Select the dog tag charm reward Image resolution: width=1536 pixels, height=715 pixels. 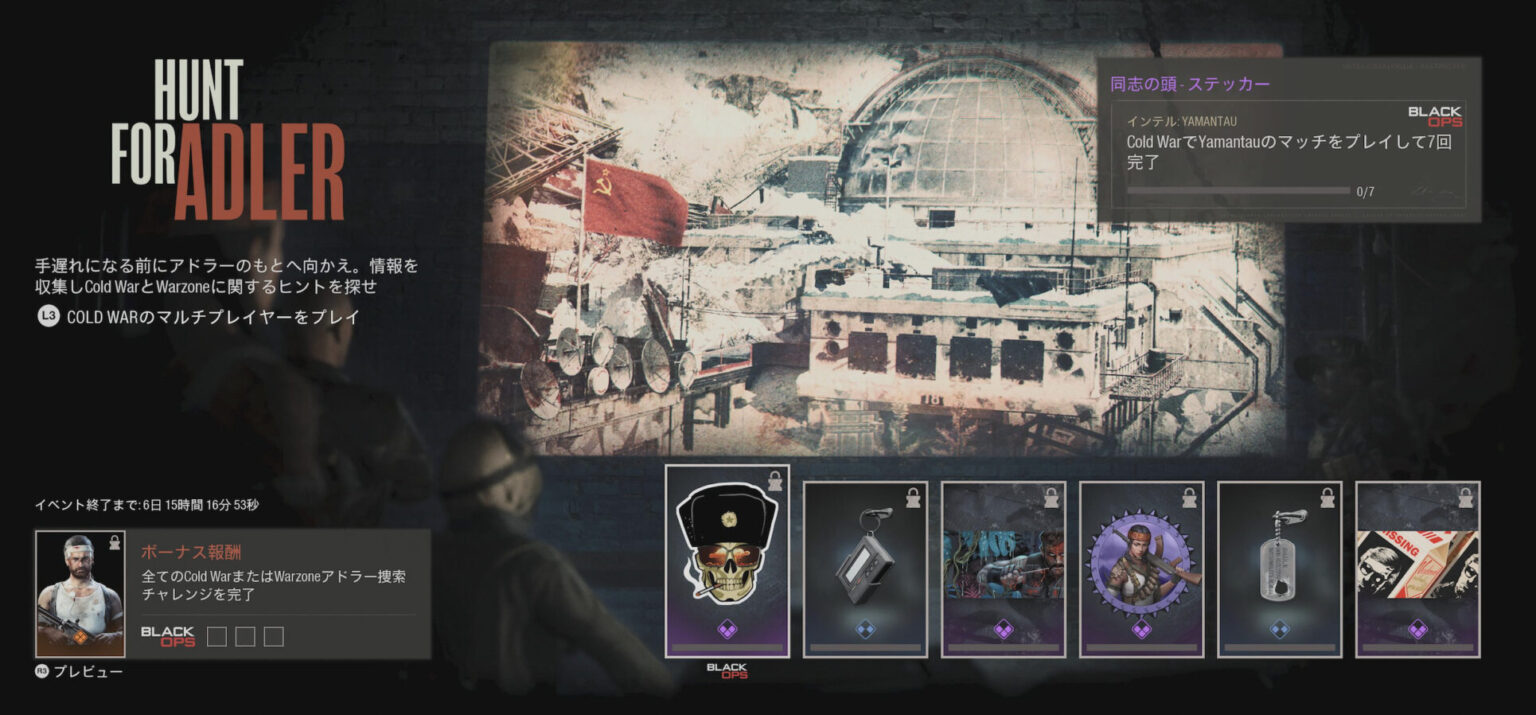pyautogui.click(x=1279, y=569)
